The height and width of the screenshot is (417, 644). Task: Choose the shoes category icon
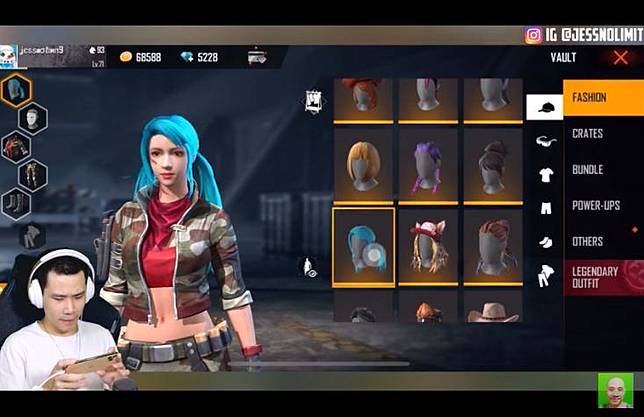(545, 241)
